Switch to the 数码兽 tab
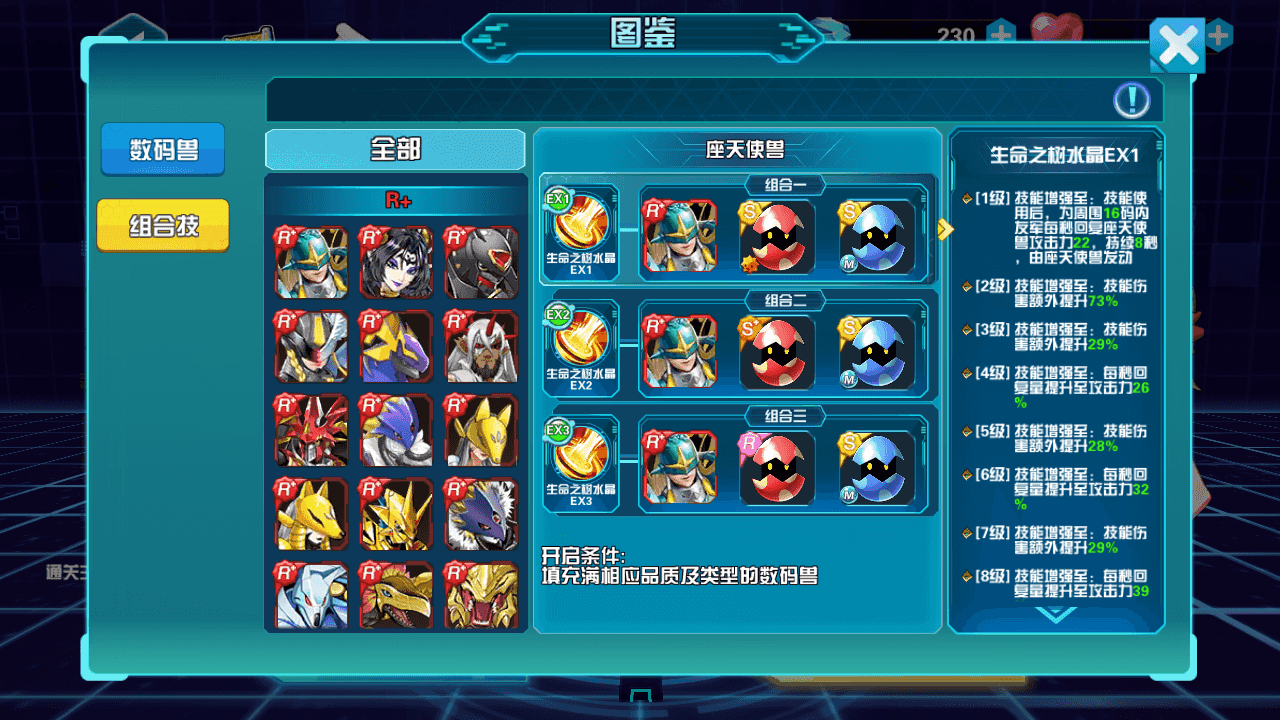1280x720 pixels. (162, 148)
